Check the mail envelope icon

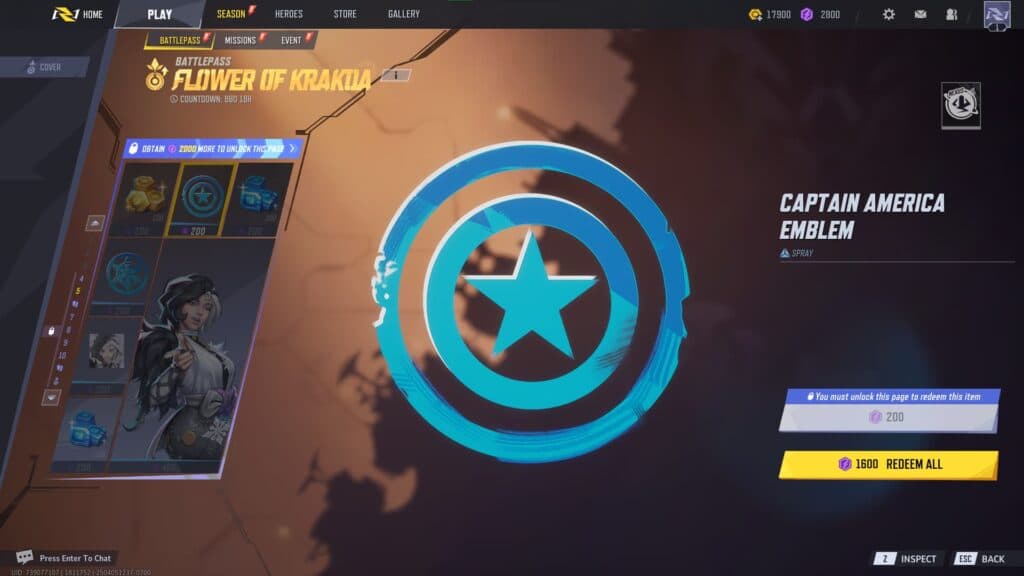pos(920,14)
